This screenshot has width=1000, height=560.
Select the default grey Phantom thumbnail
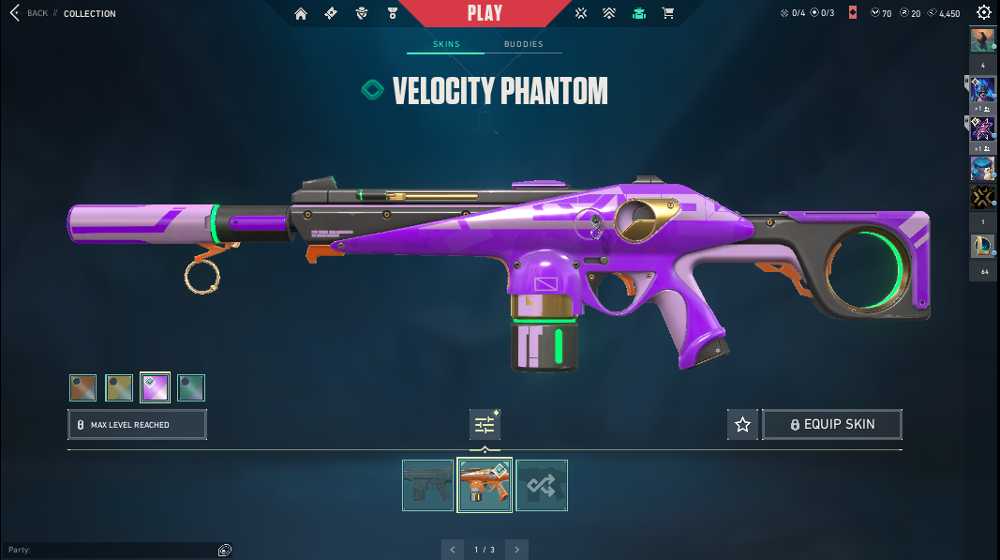click(x=428, y=485)
